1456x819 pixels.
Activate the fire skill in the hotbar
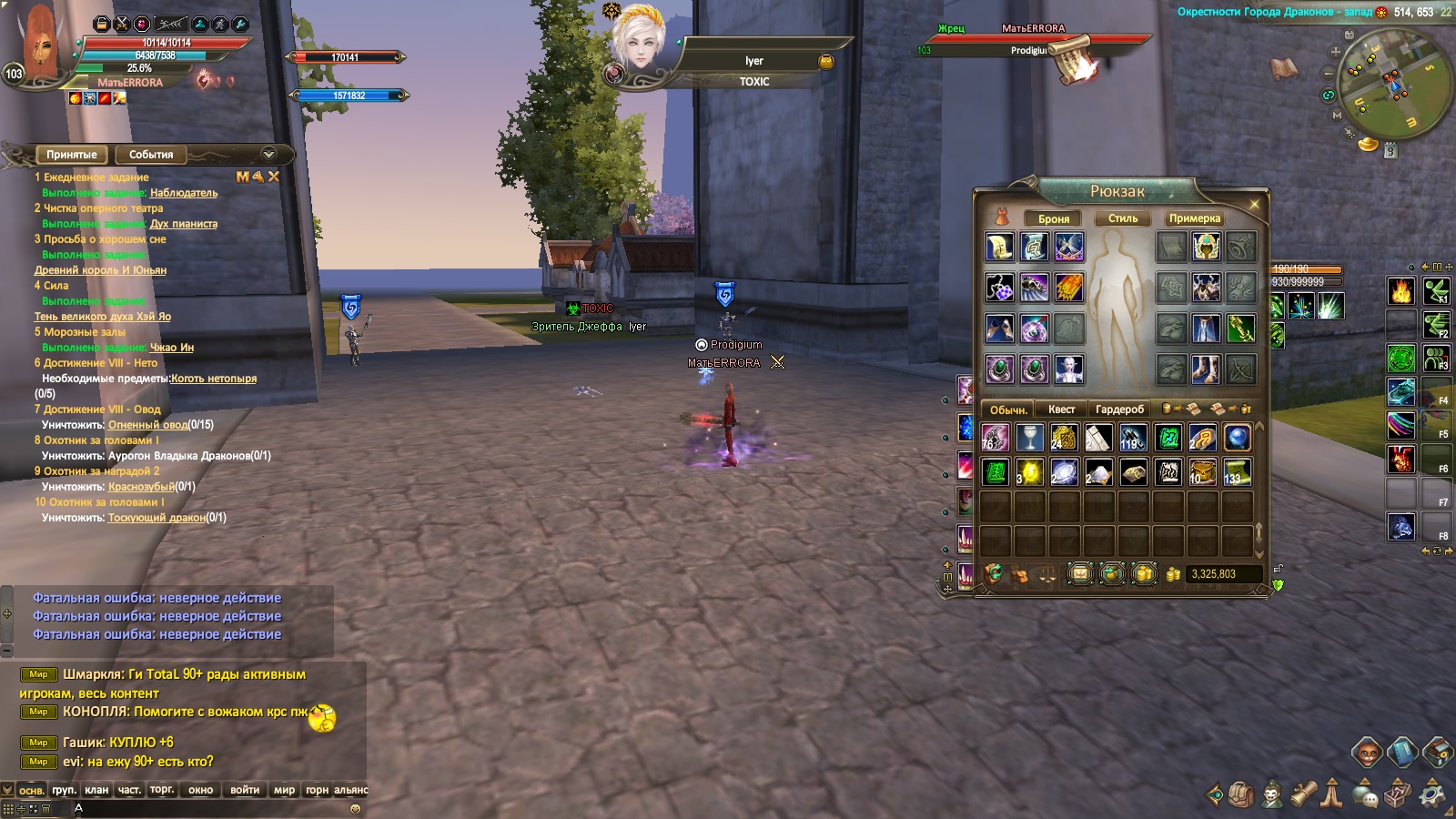point(1400,291)
